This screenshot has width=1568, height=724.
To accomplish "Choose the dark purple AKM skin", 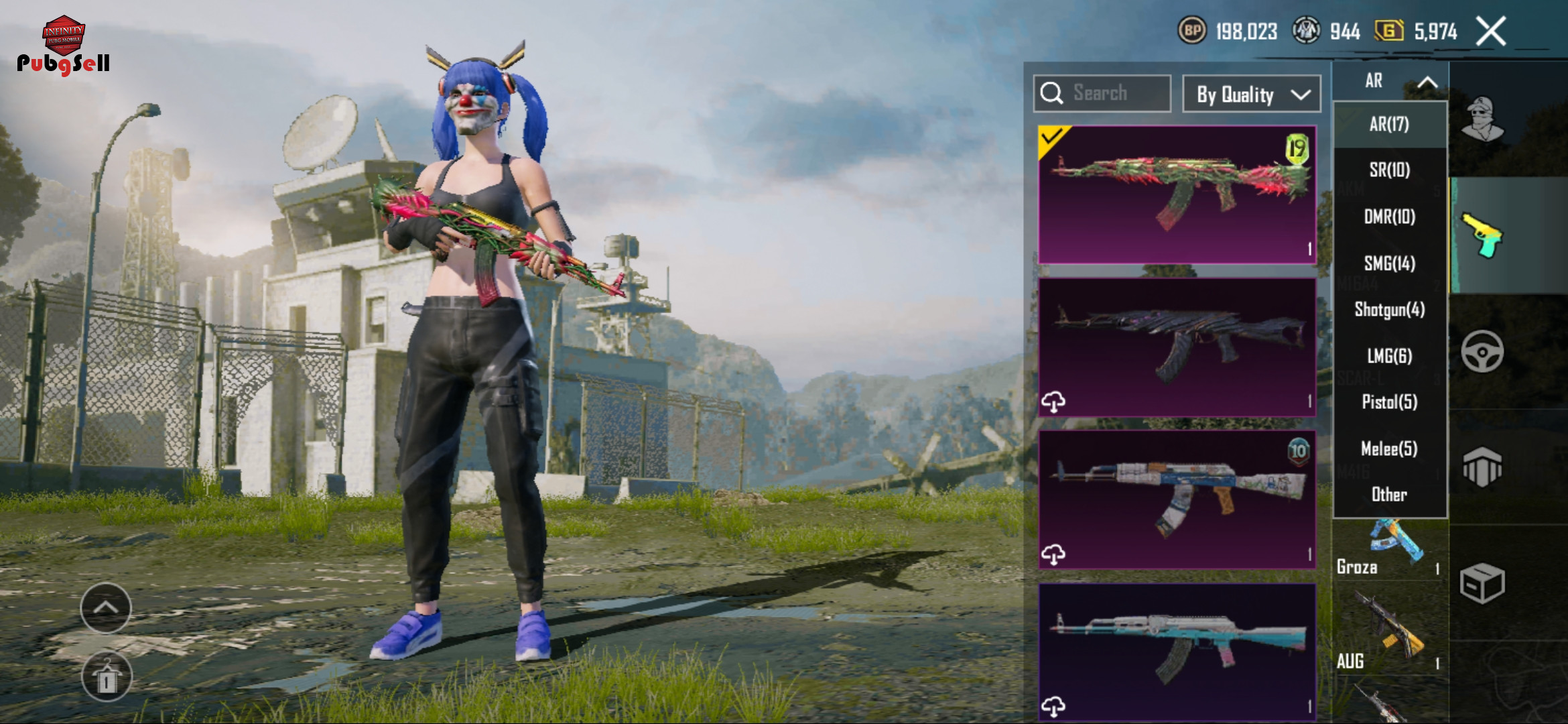I will tap(1177, 347).
